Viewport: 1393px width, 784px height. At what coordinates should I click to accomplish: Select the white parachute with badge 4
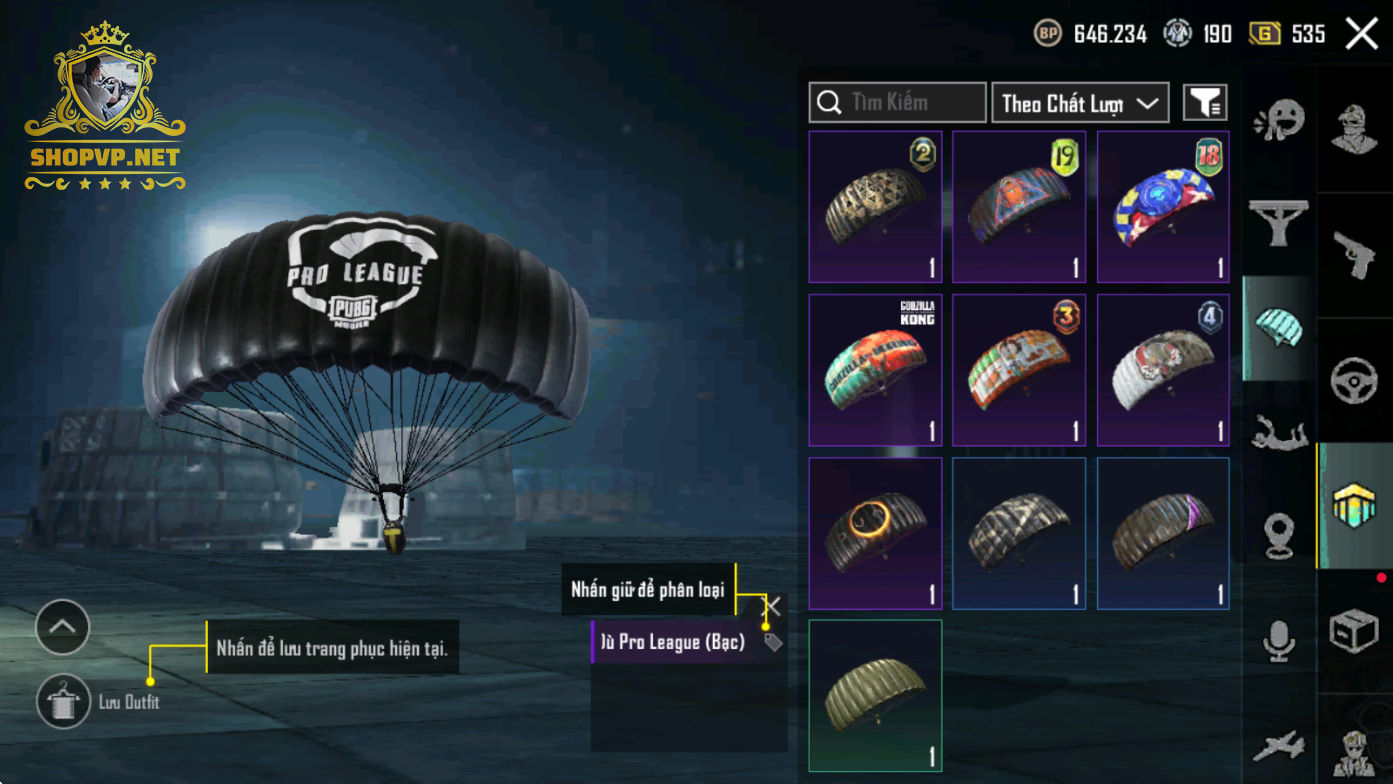pyautogui.click(x=1163, y=370)
